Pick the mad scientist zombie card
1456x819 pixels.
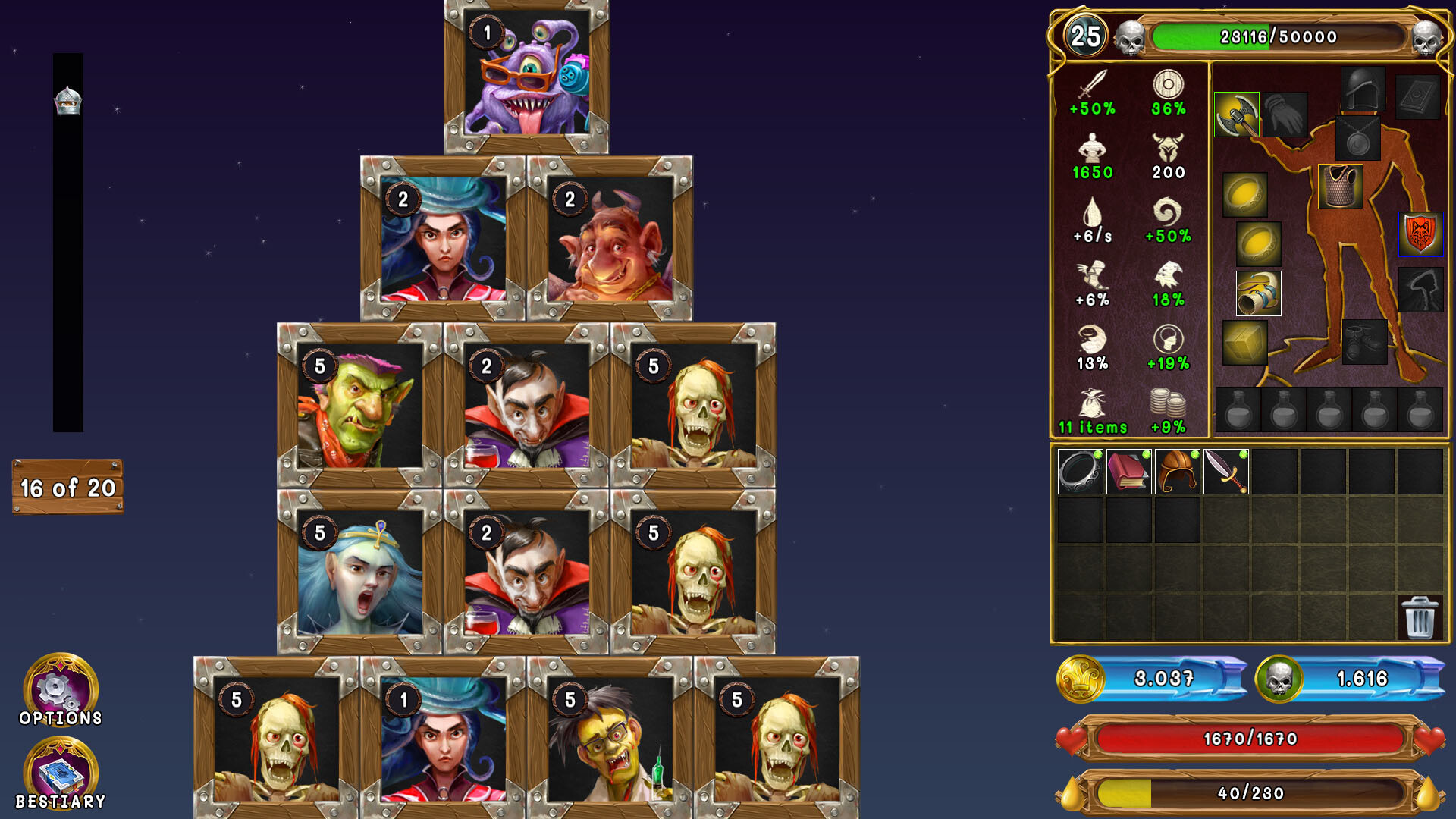pos(610,739)
